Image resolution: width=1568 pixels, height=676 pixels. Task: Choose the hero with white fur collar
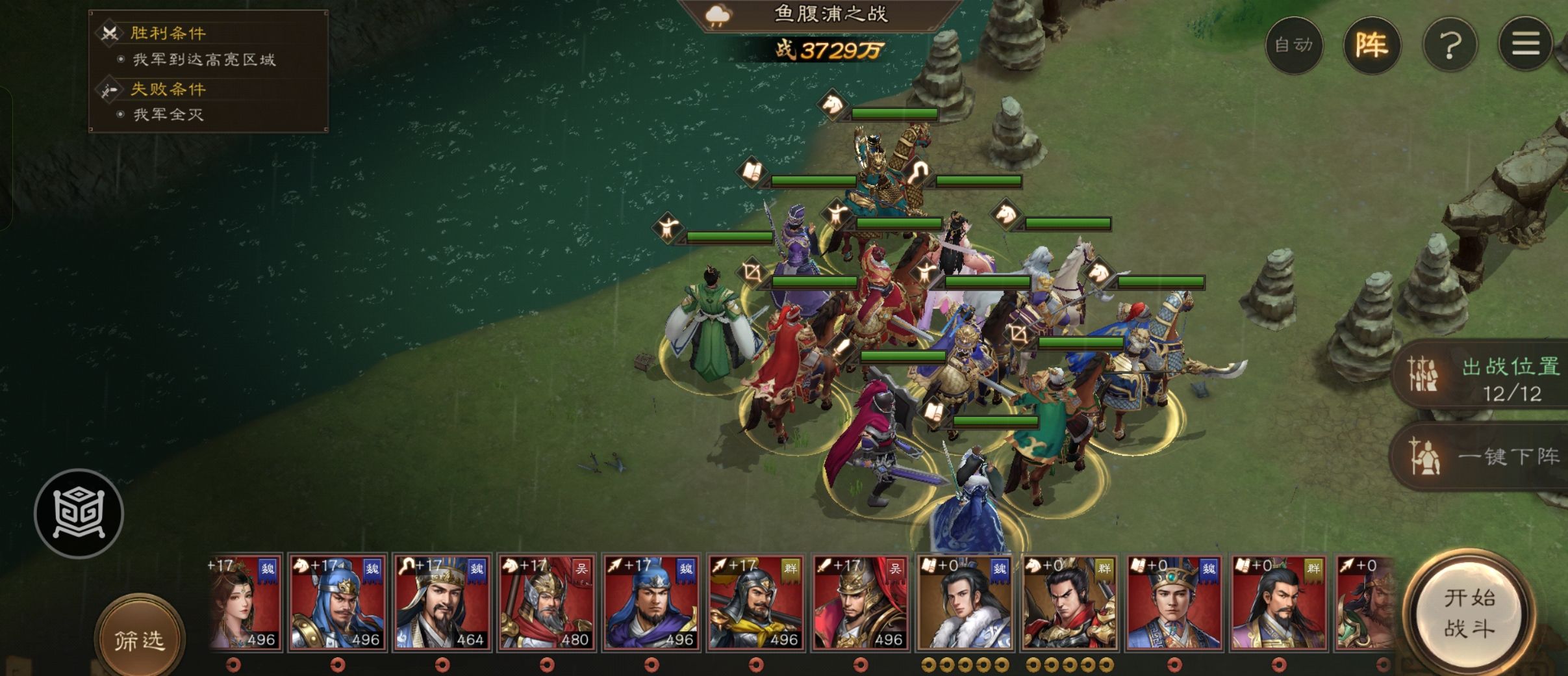[x=965, y=603]
